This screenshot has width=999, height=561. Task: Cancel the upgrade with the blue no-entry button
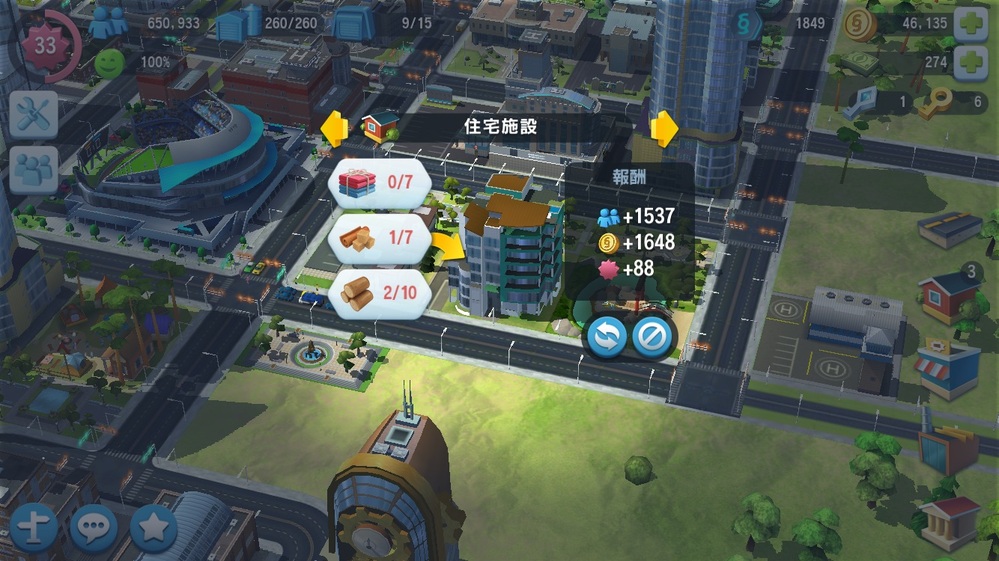click(653, 338)
